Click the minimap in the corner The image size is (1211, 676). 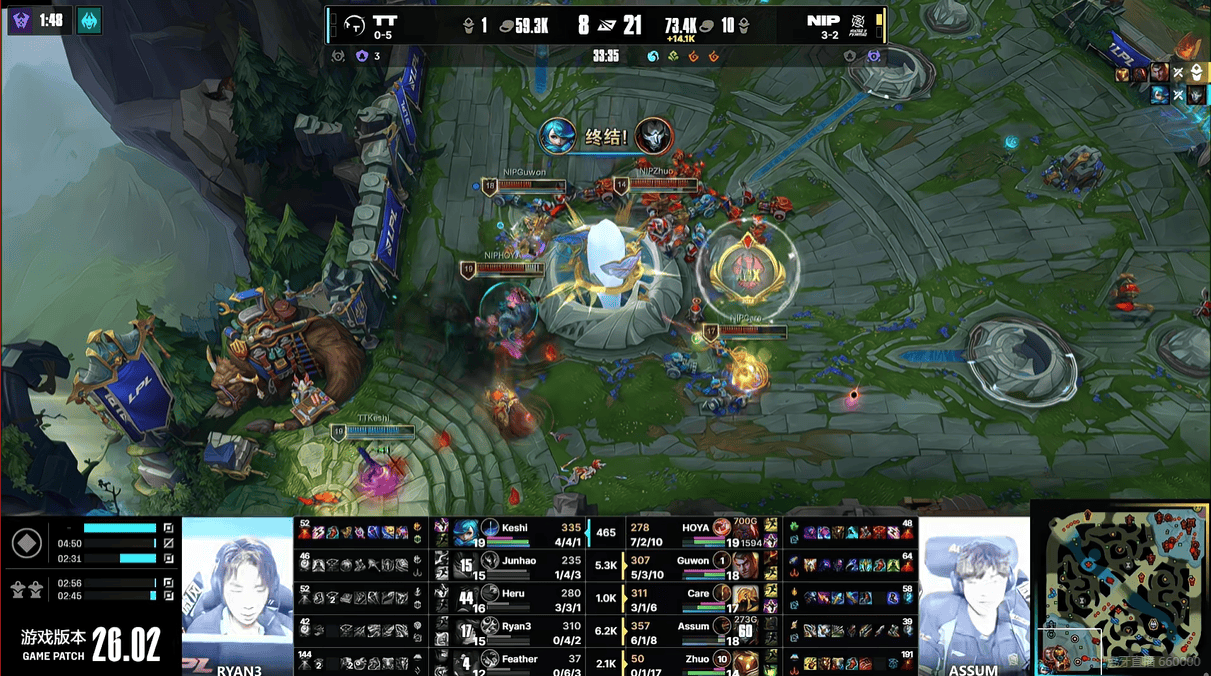[1120, 588]
